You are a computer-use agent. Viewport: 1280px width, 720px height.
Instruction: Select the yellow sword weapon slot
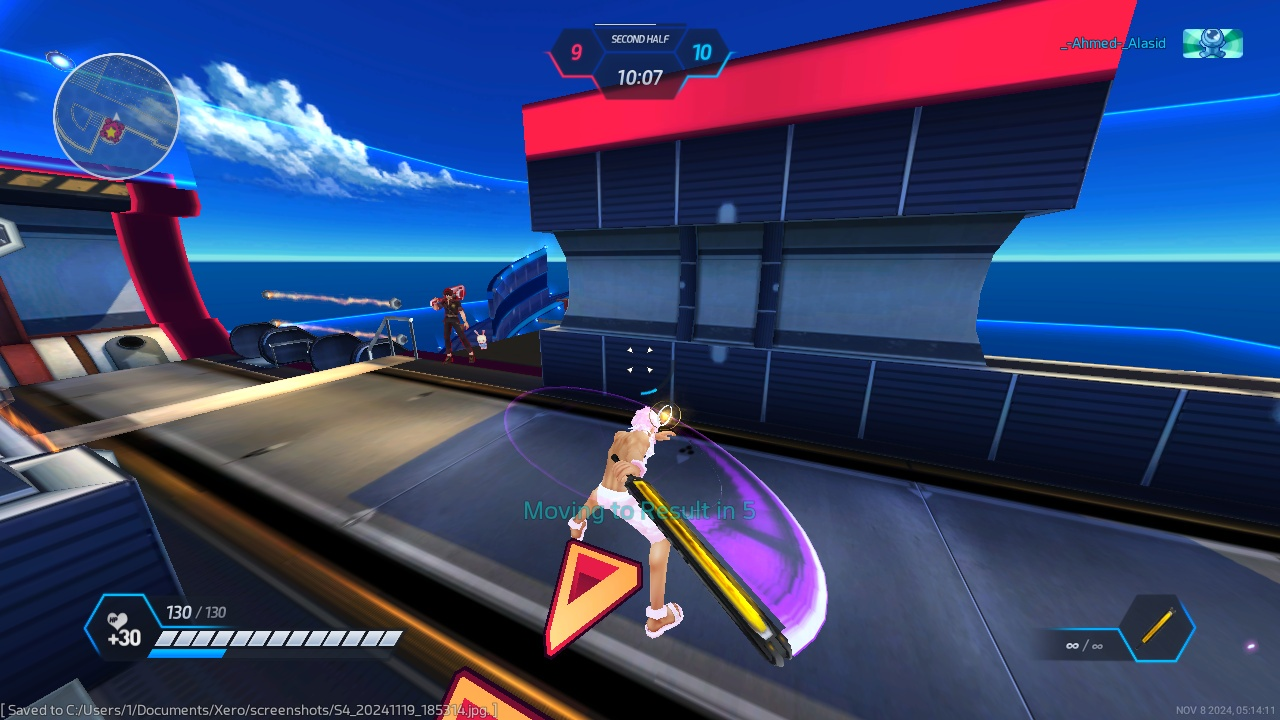click(1157, 629)
